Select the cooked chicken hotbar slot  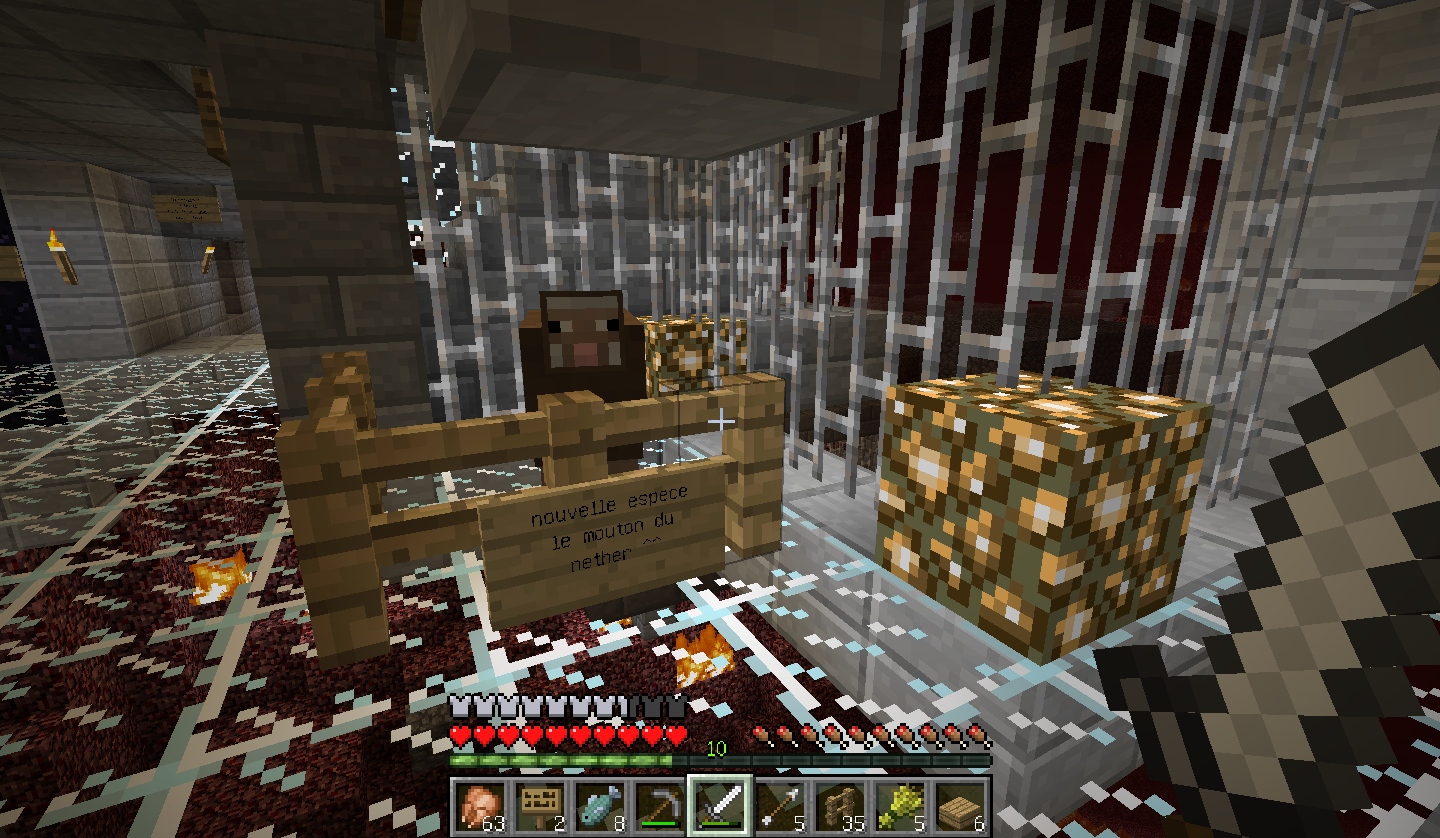pos(478,805)
